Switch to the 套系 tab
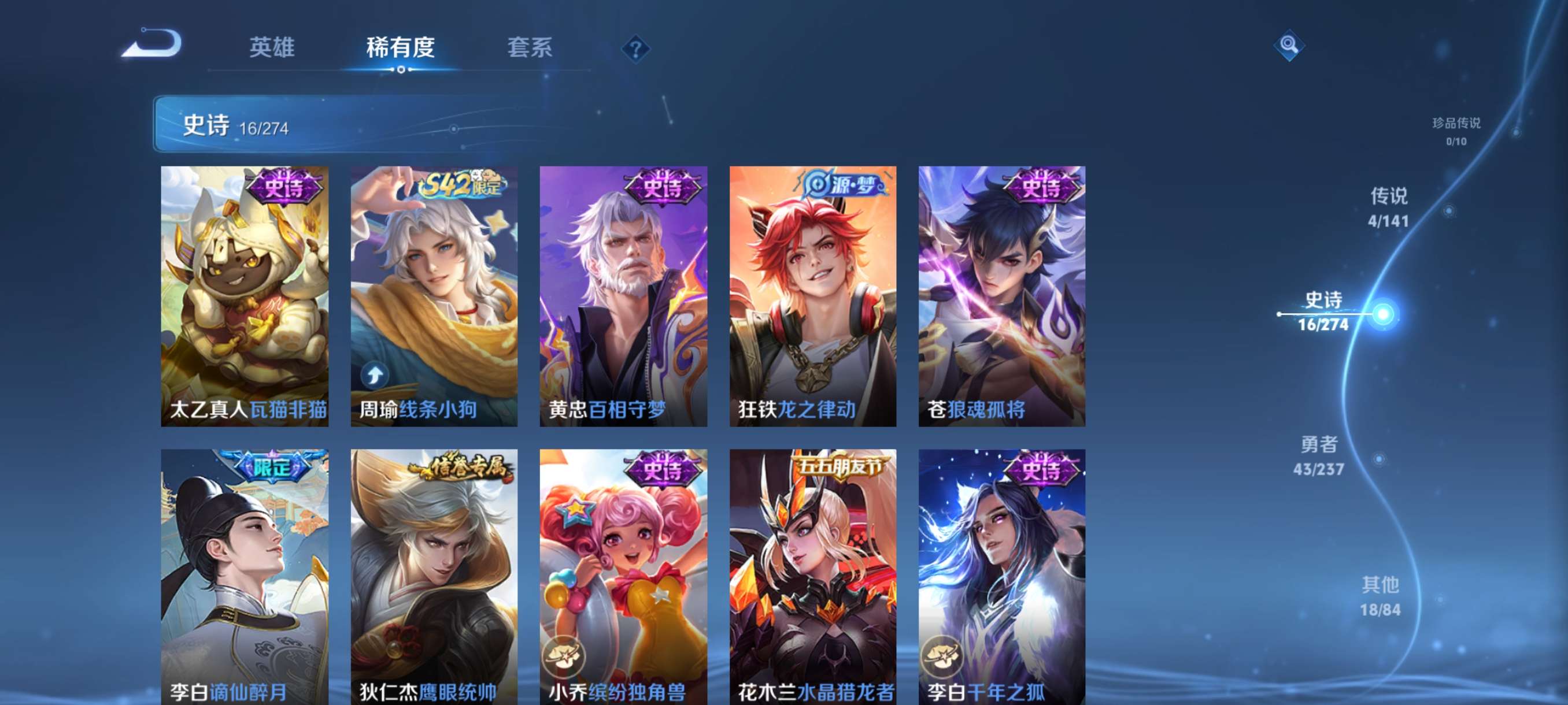Viewport: 1568px width, 705px height. pyautogui.click(x=531, y=48)
